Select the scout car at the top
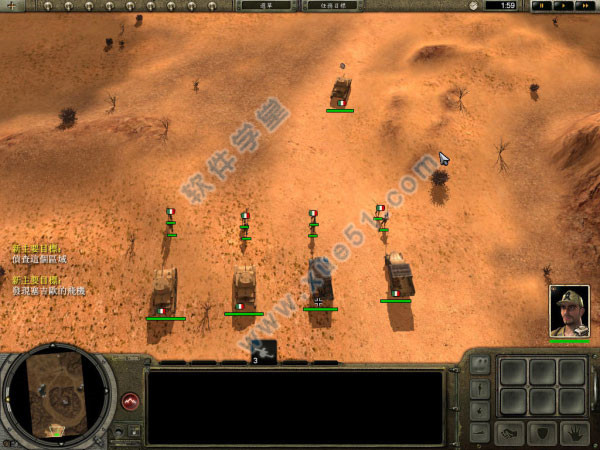The width and height of the screenshot is (600, 450). (340, 90)
